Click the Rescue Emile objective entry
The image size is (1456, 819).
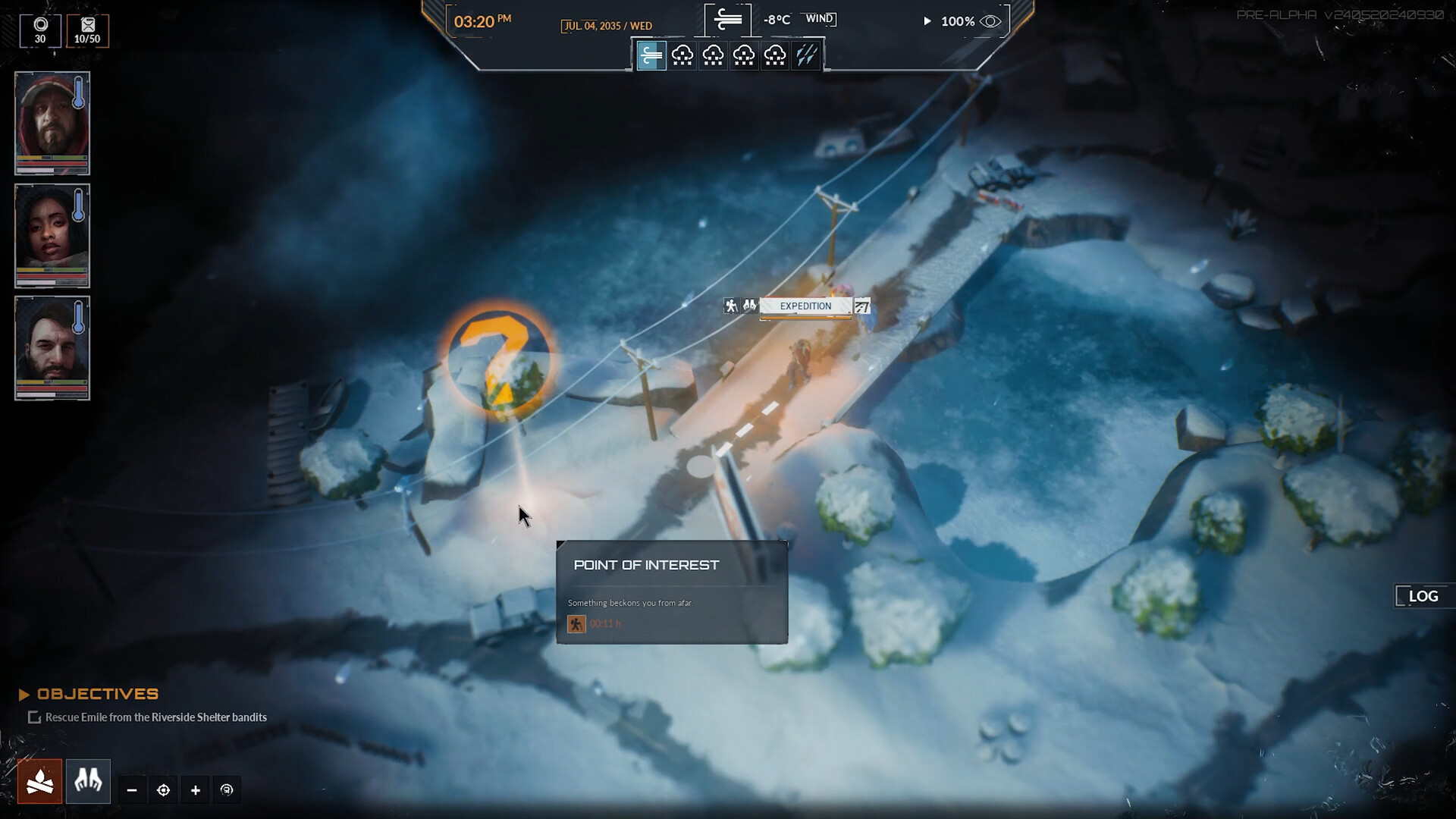point(155,717)
